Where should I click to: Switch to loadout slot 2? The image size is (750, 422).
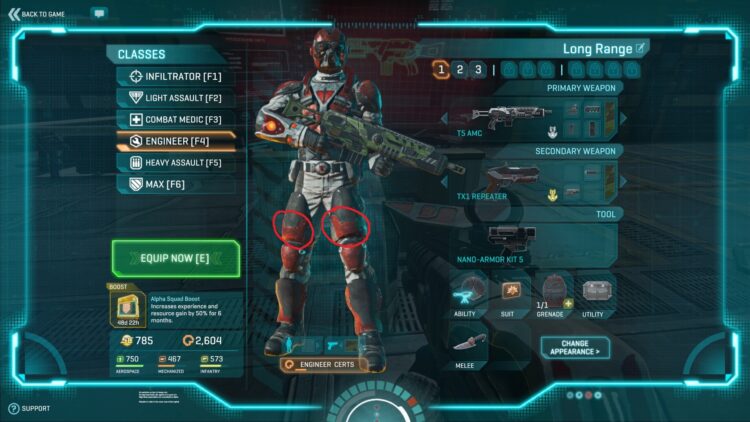459,69
